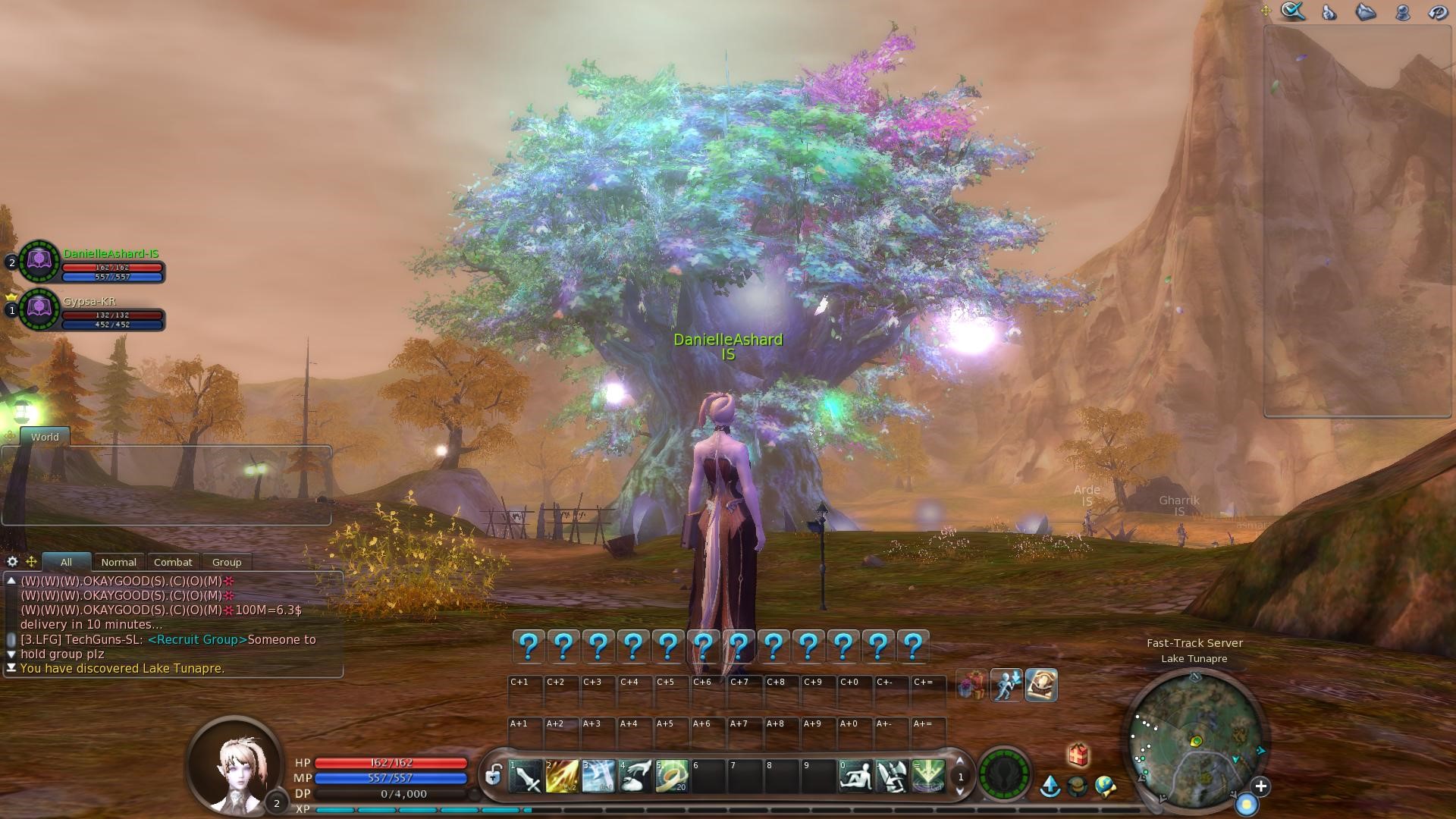Switch to the Combat chat tab
This screenshot has height=819, width=1456.
tap(173, 562)
